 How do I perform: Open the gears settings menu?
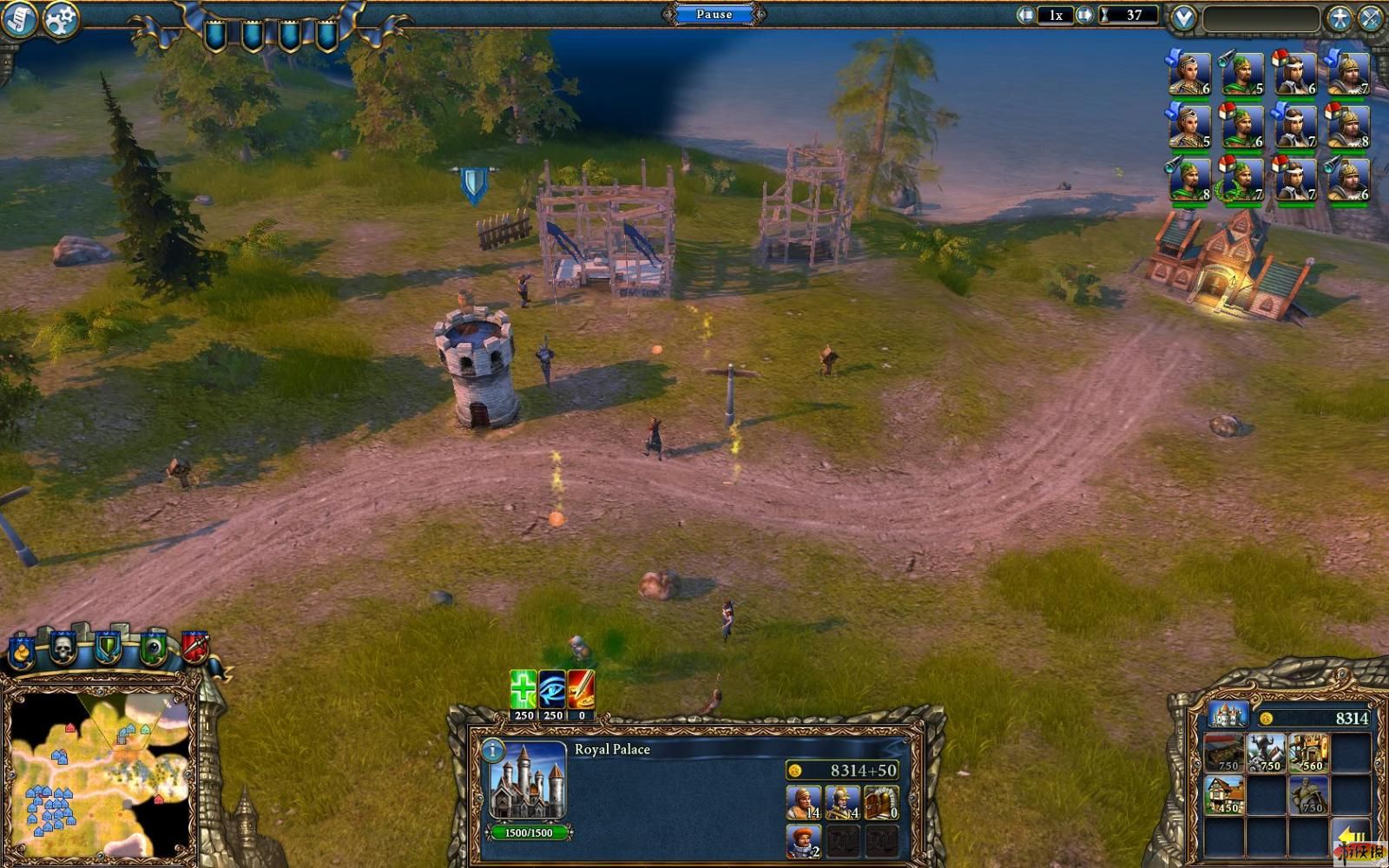[60, 19]
